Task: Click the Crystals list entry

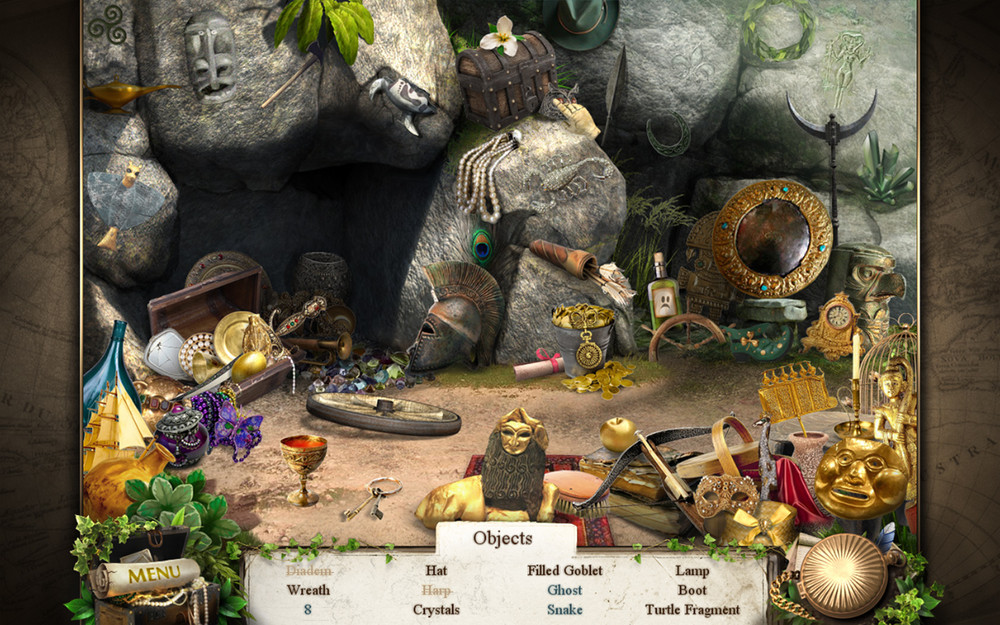Action: (x=436, y=609)
